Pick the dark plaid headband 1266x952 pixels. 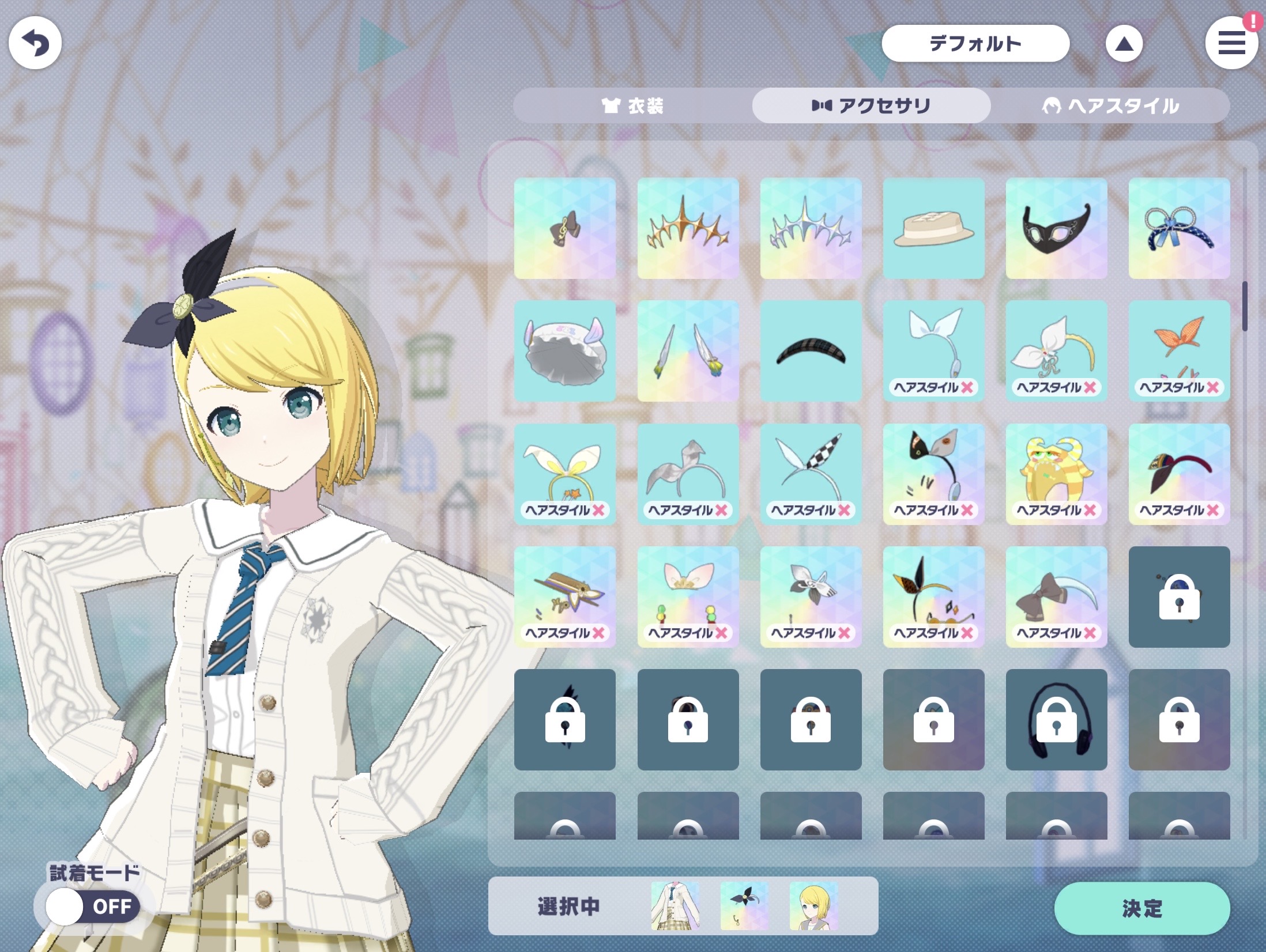[811, 351]
